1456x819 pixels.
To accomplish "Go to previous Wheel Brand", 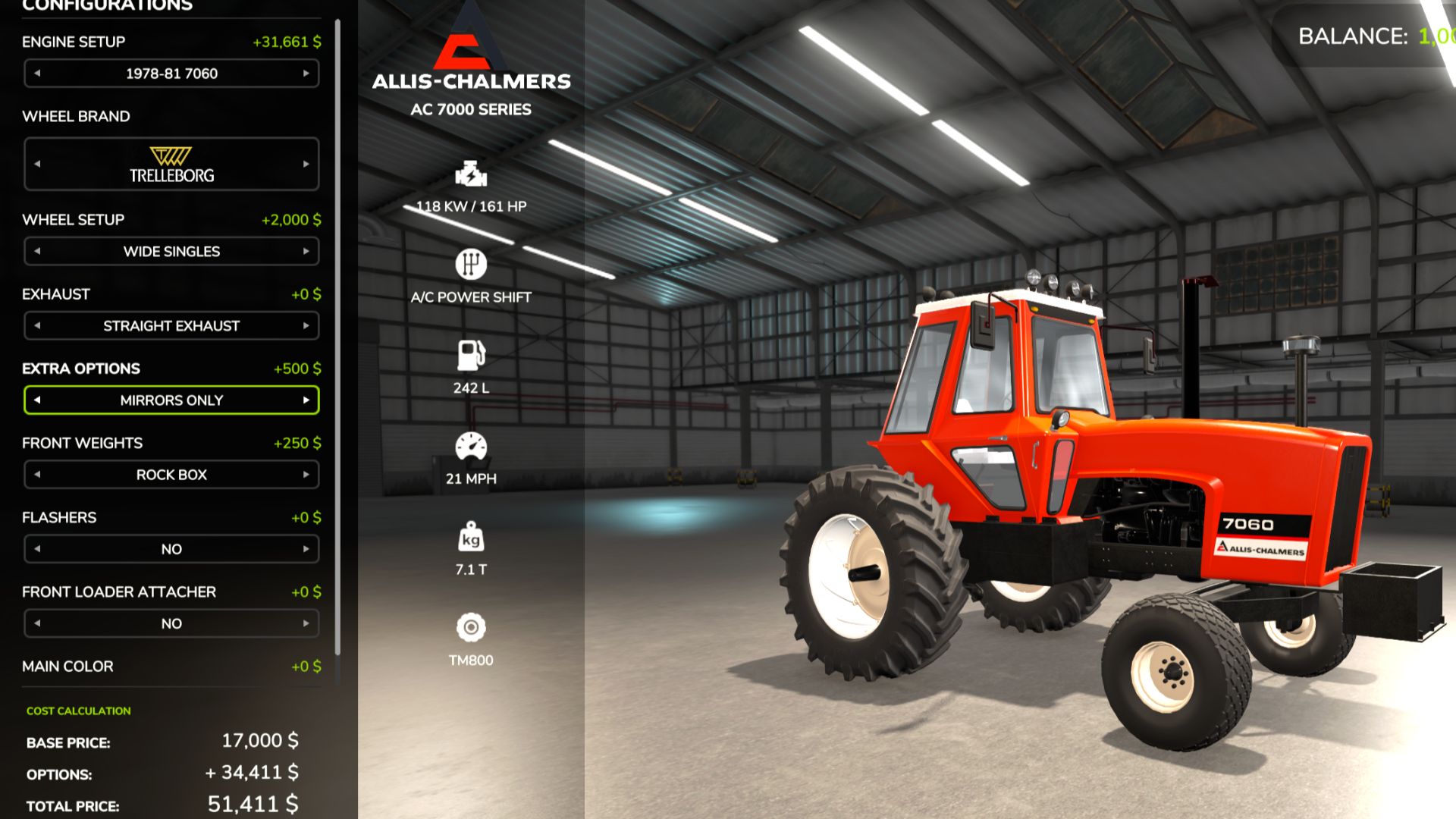I will 37,164.
